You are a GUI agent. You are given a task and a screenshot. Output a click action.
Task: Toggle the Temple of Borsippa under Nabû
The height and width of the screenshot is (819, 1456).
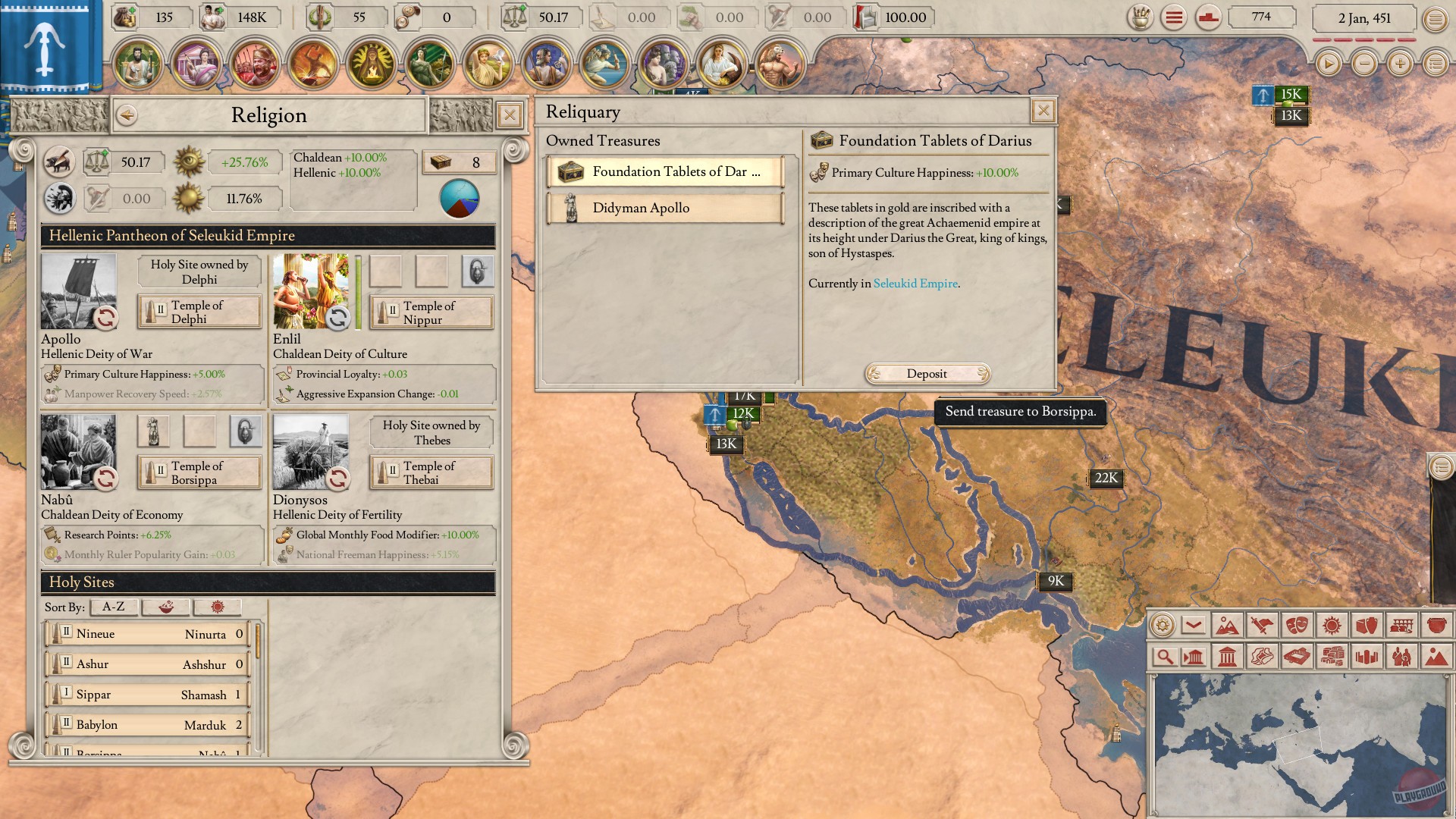(199, 472)
